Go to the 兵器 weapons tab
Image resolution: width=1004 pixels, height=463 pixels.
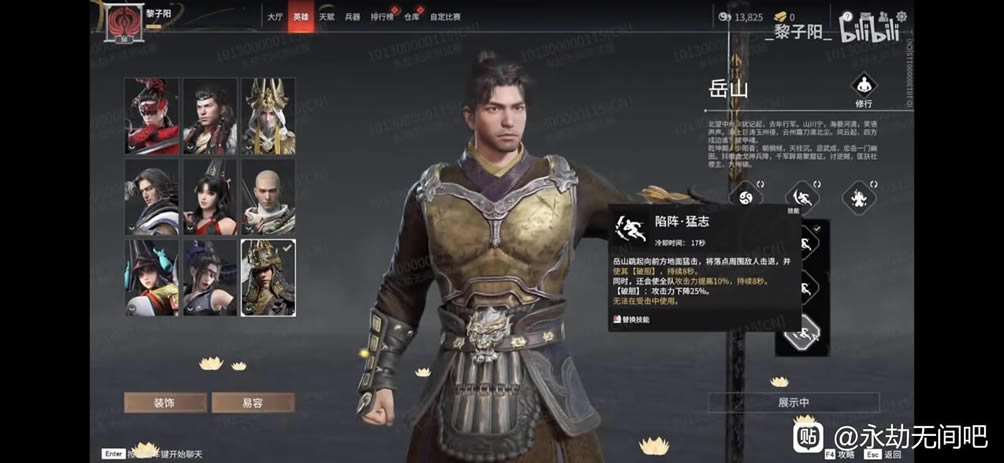coord(353,17)
